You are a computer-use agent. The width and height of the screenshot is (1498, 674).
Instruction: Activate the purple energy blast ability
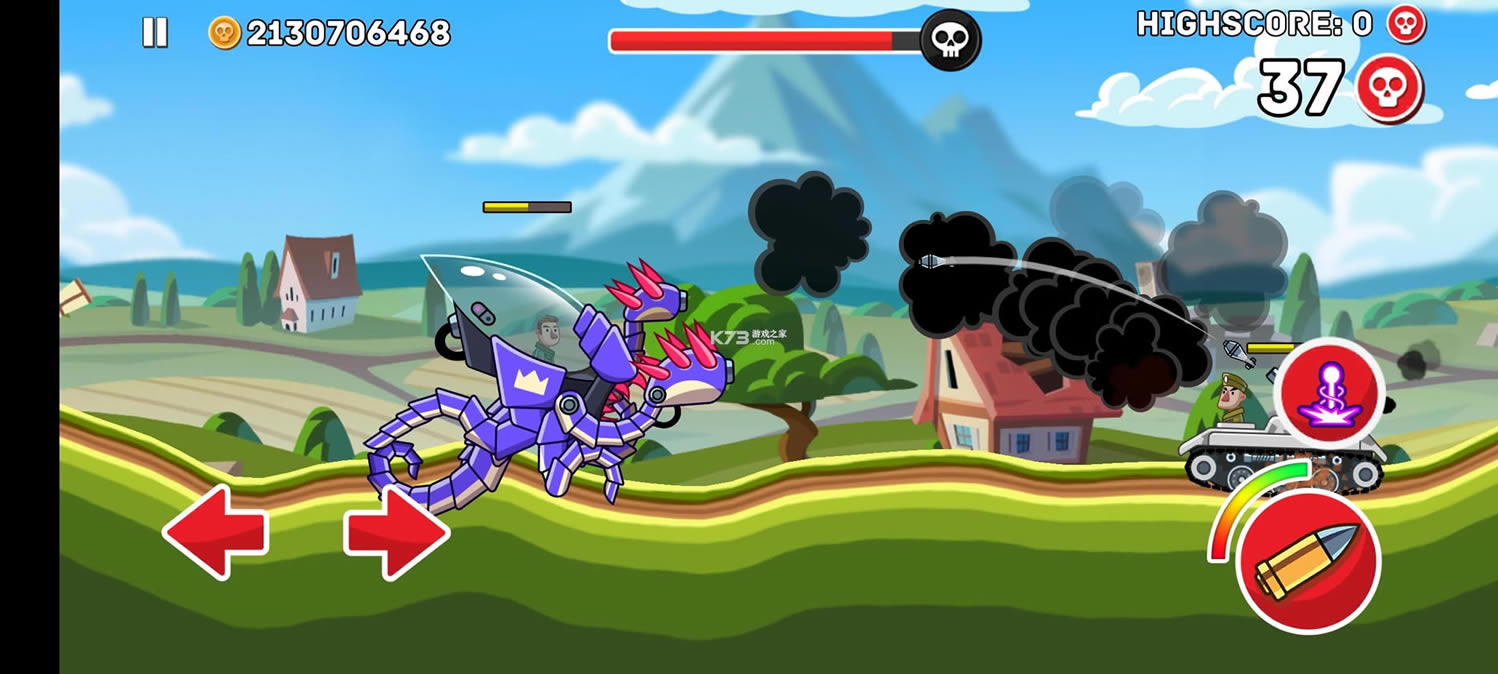pos(1331,392)
